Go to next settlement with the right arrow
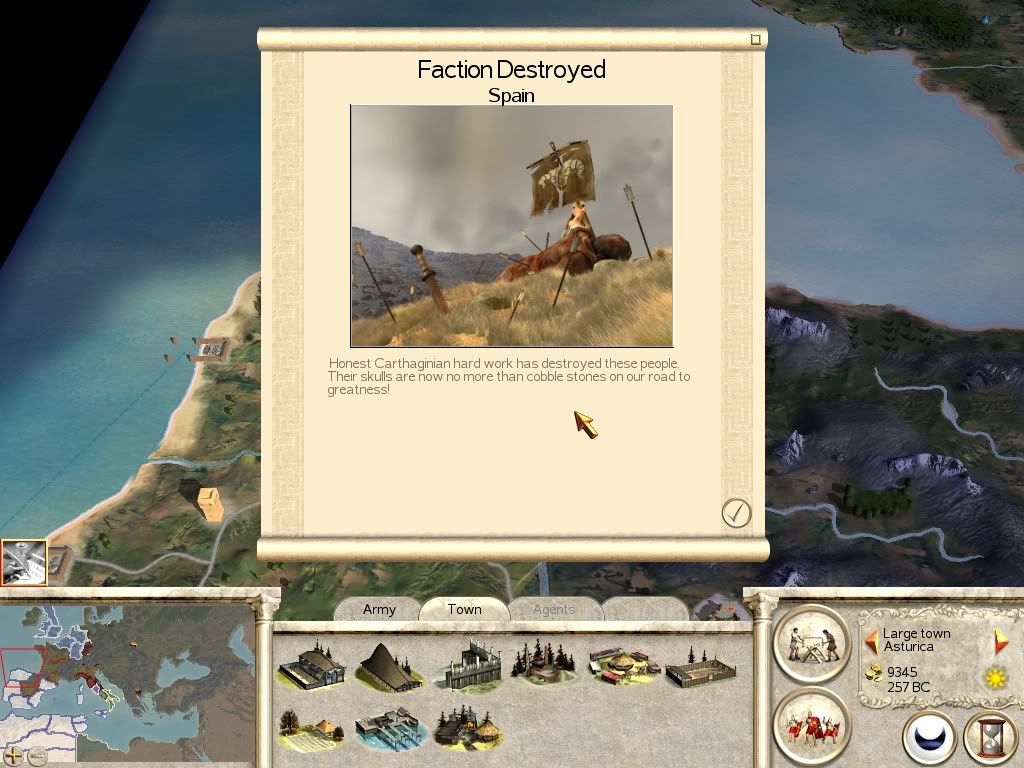This screenshot has width=1024, height=768. coord(1001,640)
